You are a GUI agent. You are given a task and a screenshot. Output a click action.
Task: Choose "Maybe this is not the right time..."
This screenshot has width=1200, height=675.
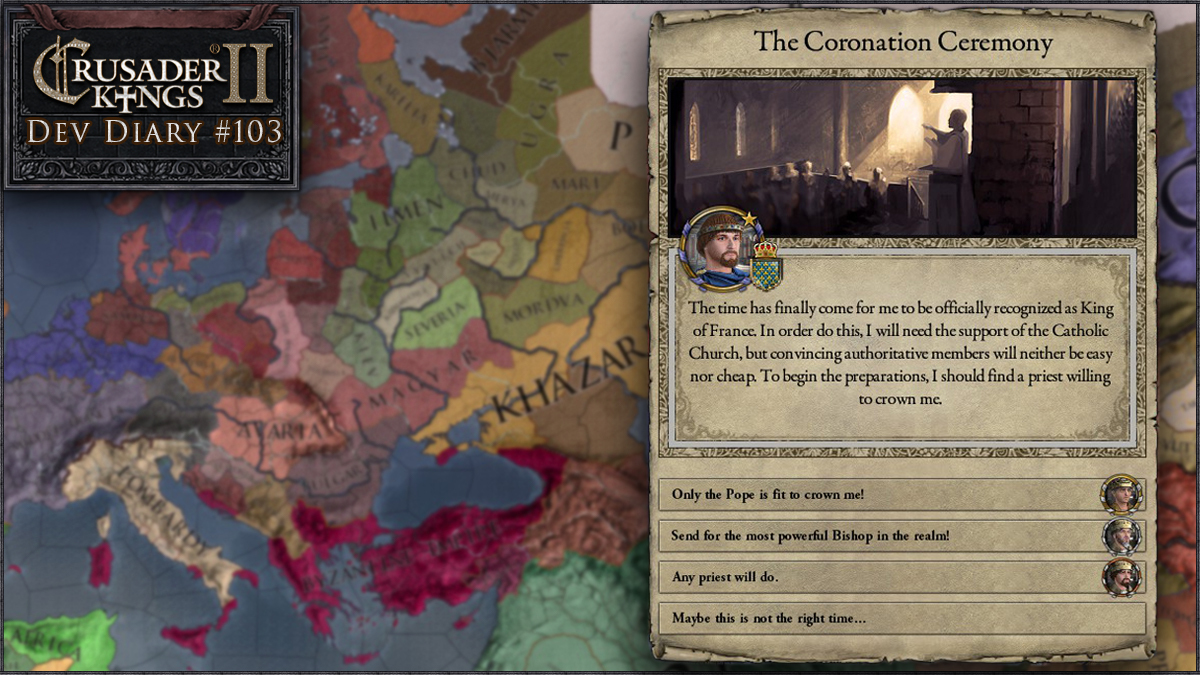pos(900,618)
